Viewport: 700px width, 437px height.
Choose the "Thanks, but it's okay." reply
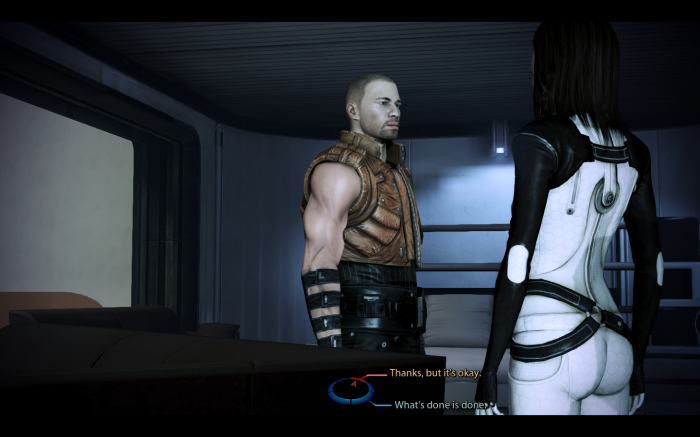[x=435, y=373]
